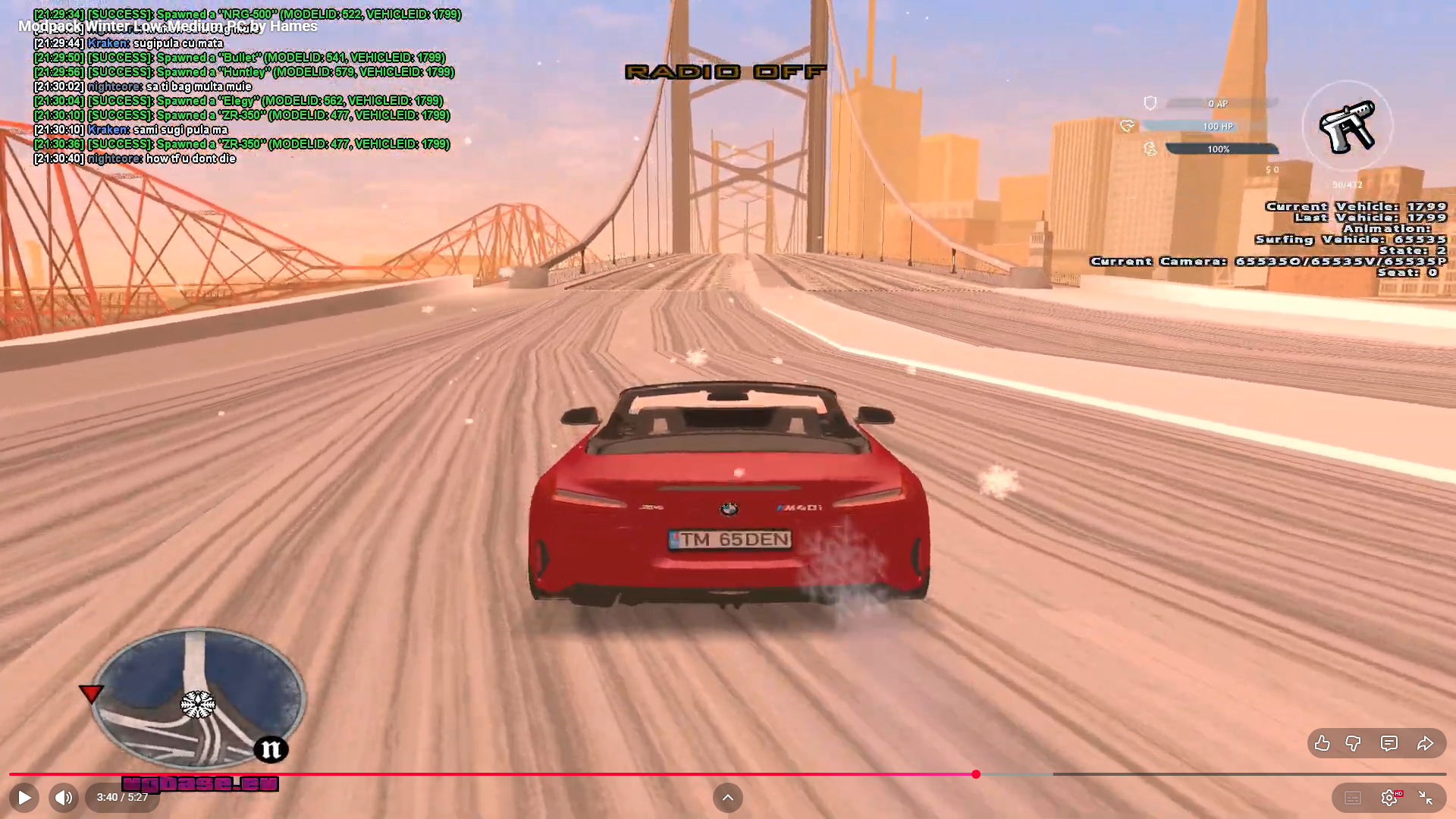Mute the video volume
This screenshot has height=819, width=1456.
tap(64, 798)
